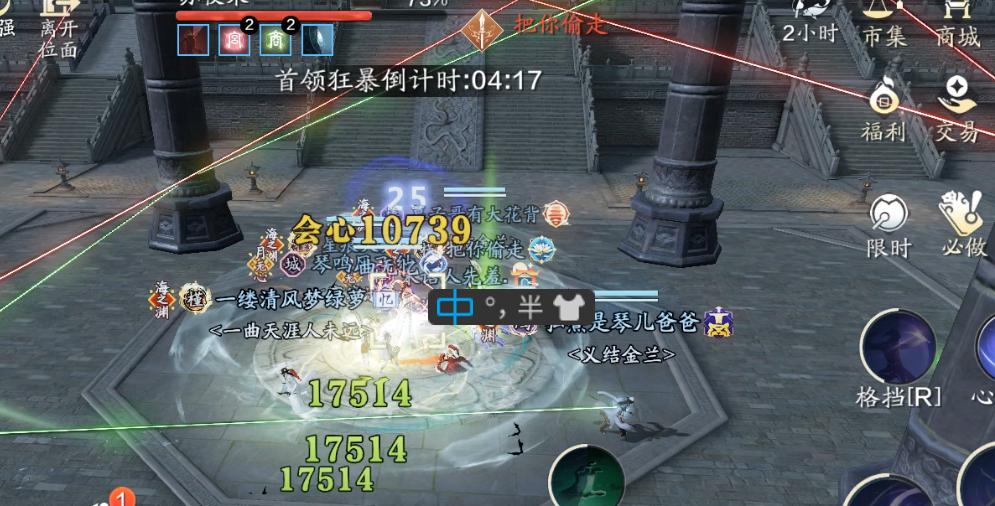Click the 2小时 timer icon
This screenshot has width=995, height=506.
810,20
